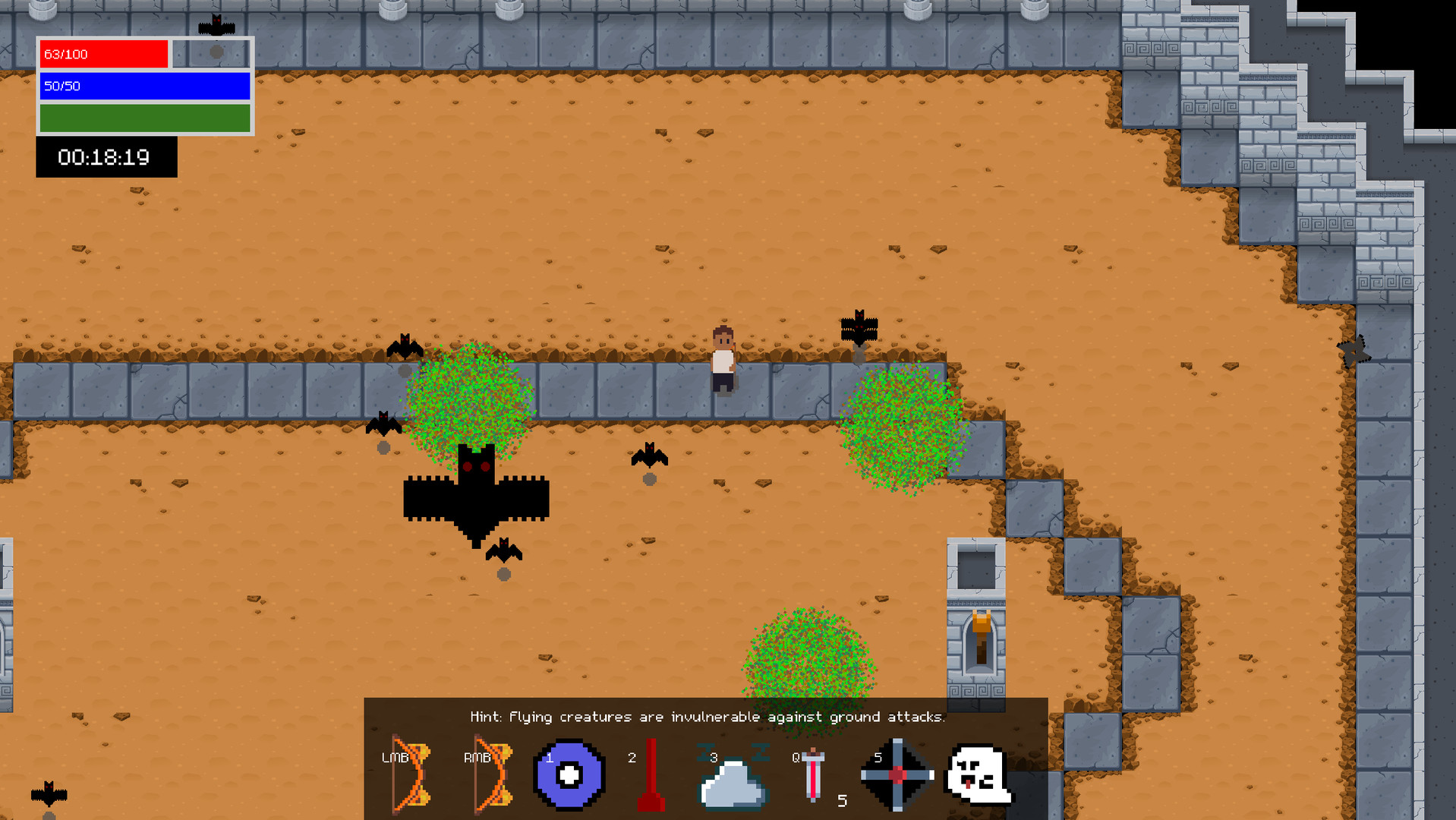Click the blue mana bar showing 50/50
The width and height of the screenshot is (1456, 820).
pyautogui.click(x=144, y=87)
